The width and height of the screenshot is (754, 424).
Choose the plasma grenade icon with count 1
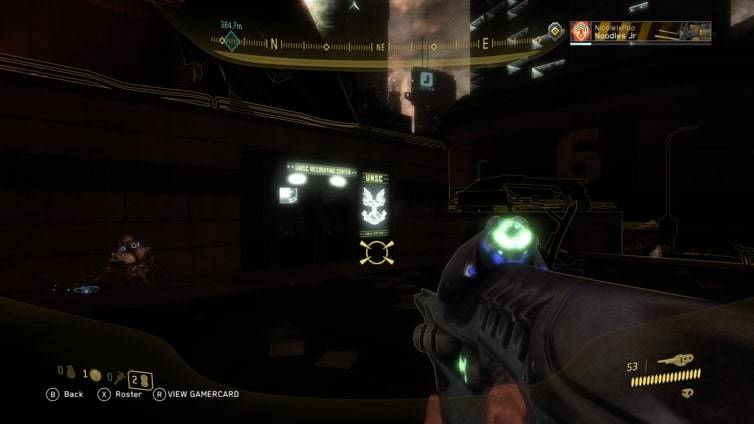[x=95, y=375]
